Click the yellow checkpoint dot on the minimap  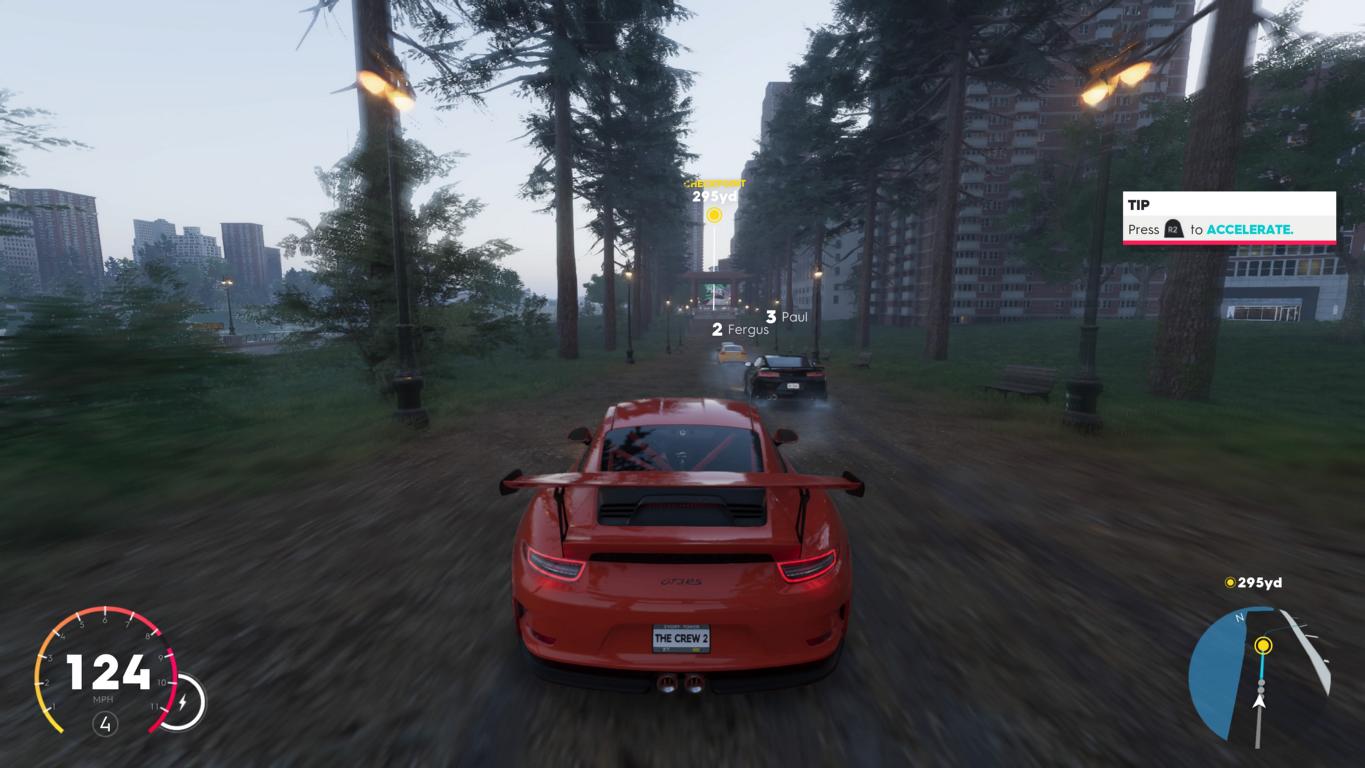coord(1263,646)
